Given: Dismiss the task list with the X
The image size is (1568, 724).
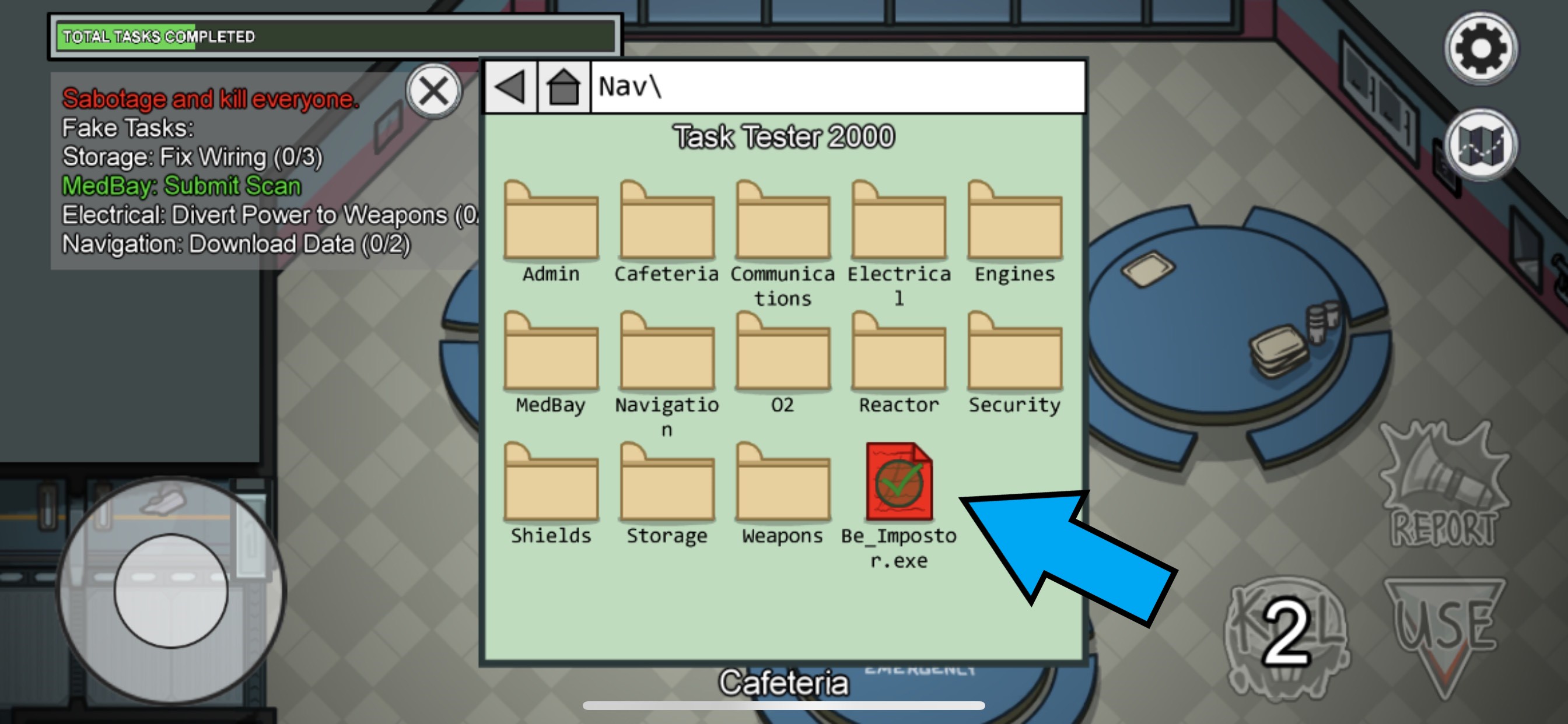Looking at the screenshot, I should click(x=434, y=92).
